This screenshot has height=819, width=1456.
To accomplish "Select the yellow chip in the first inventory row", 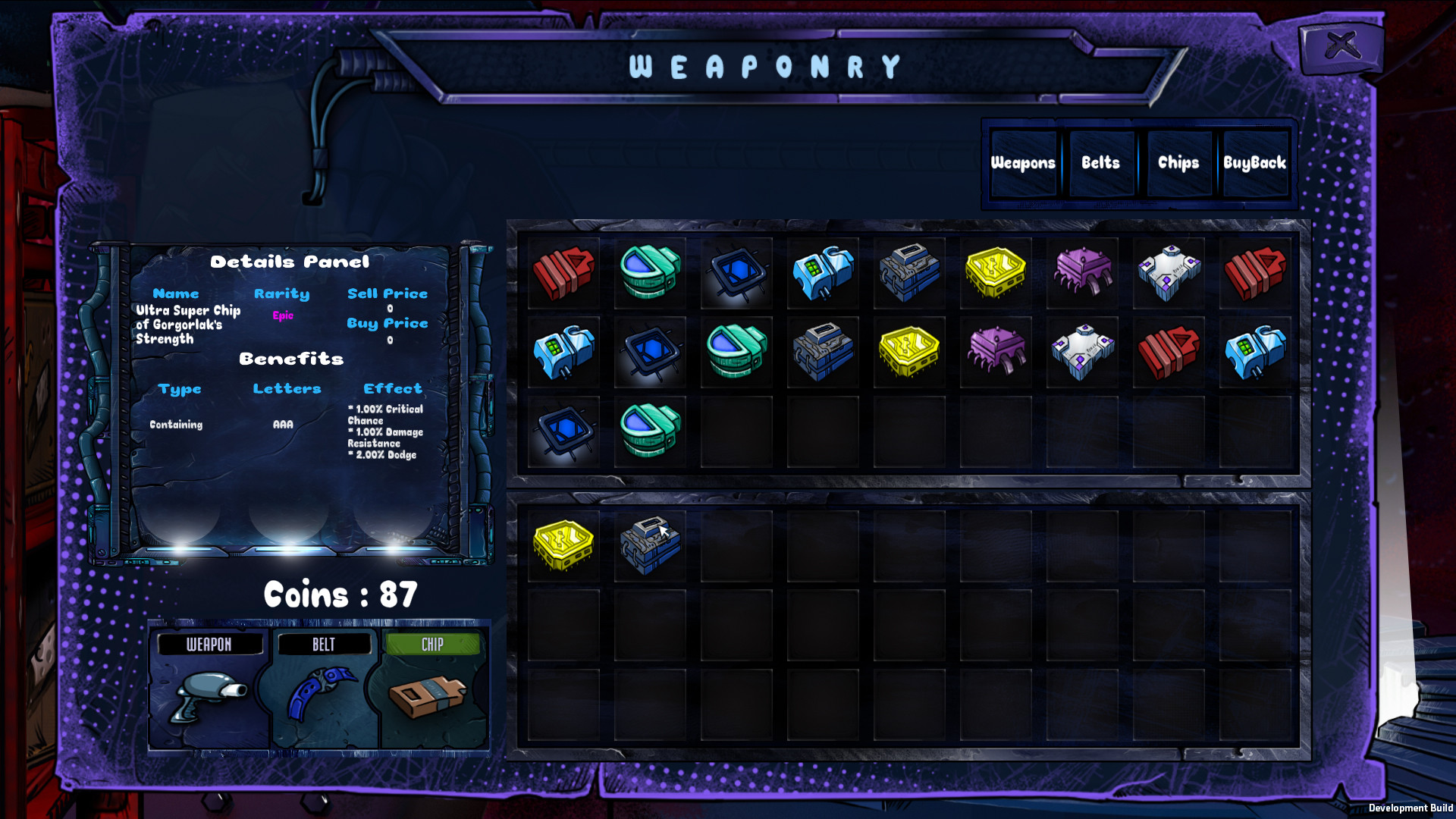I will tap(996, 273).
